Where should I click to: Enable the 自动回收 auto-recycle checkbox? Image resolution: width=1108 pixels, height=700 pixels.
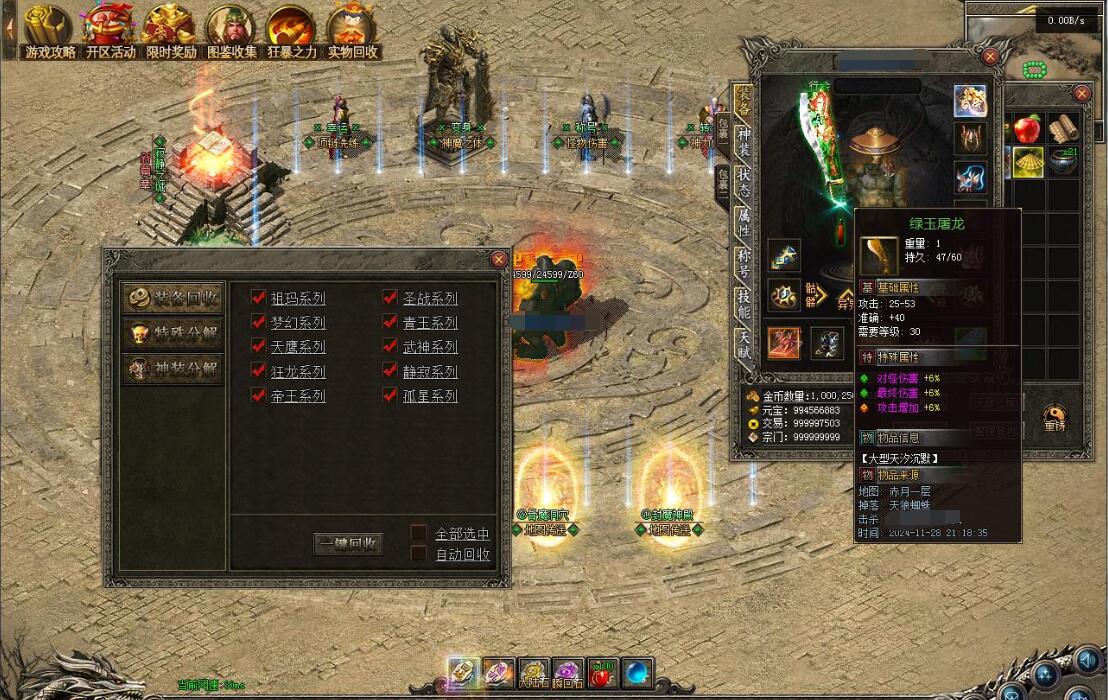coord(419,553)
